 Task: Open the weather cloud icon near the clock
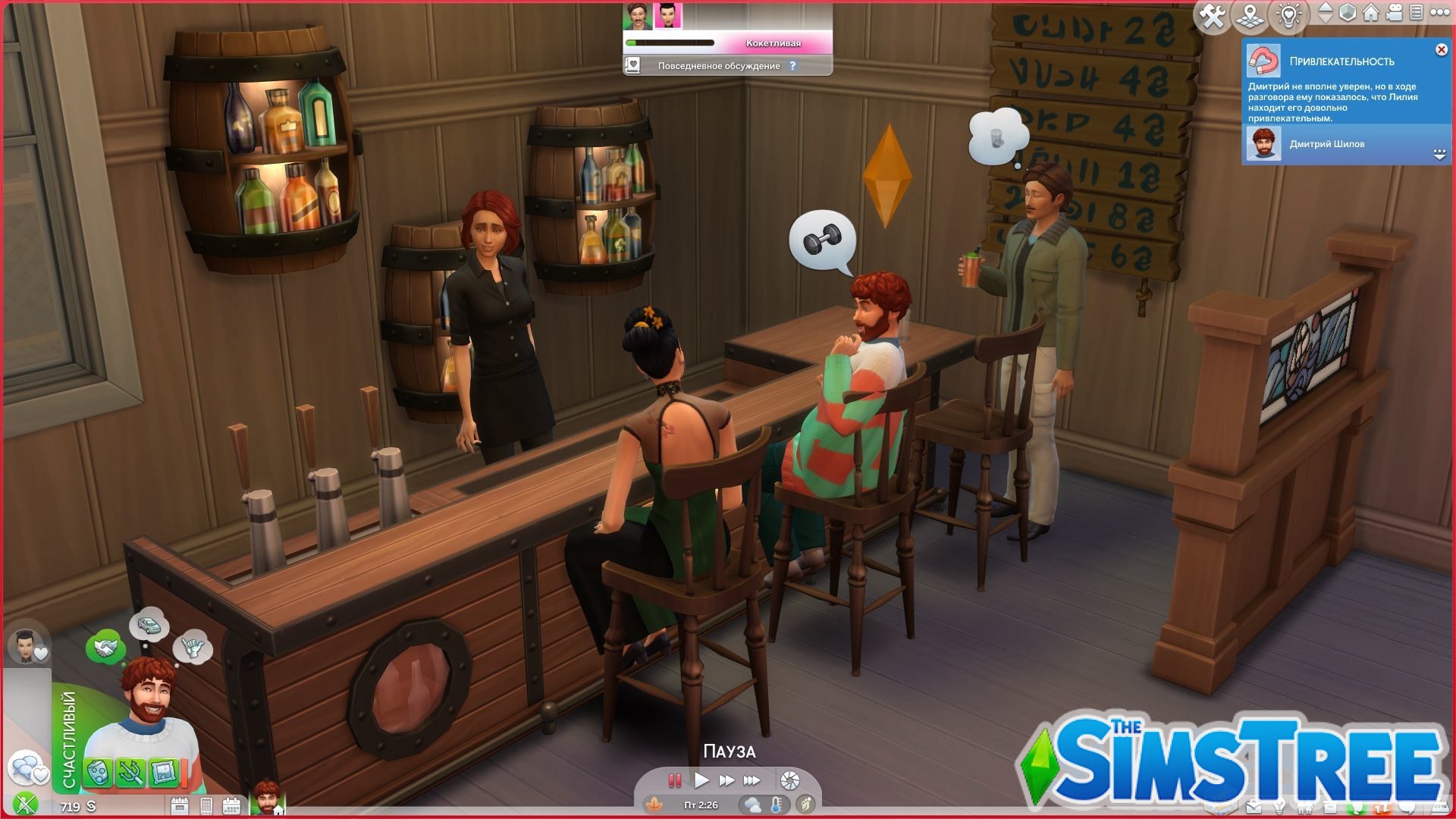point(753,804)
